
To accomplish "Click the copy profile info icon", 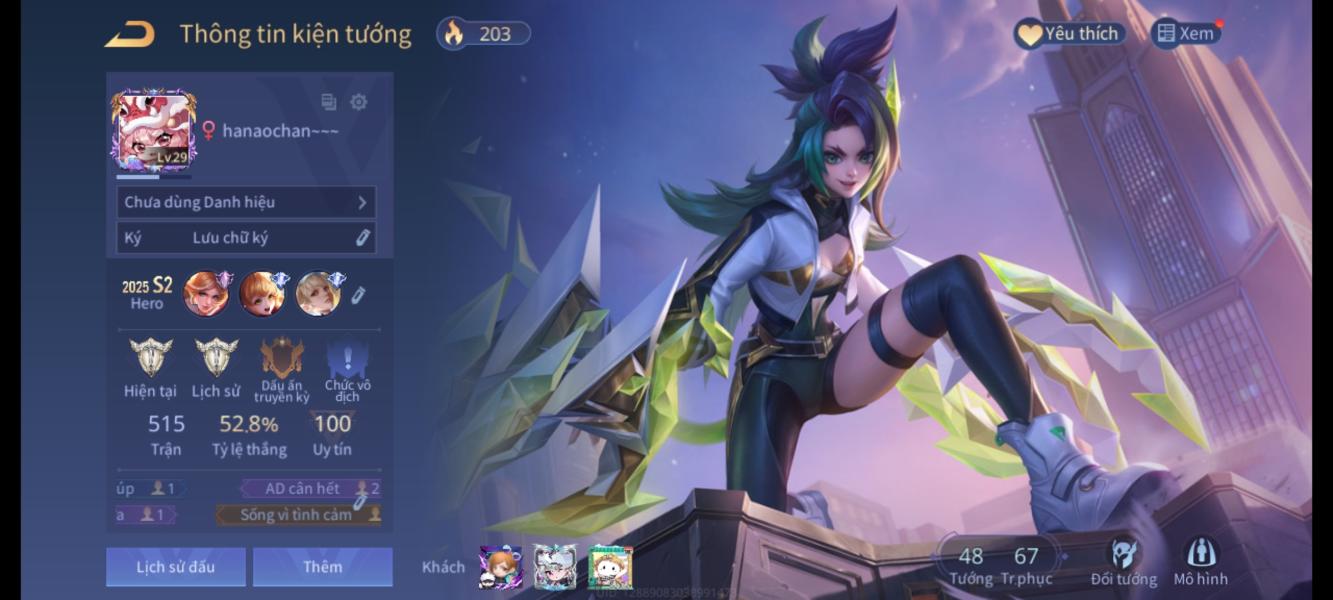I will [x=328, y=102].
